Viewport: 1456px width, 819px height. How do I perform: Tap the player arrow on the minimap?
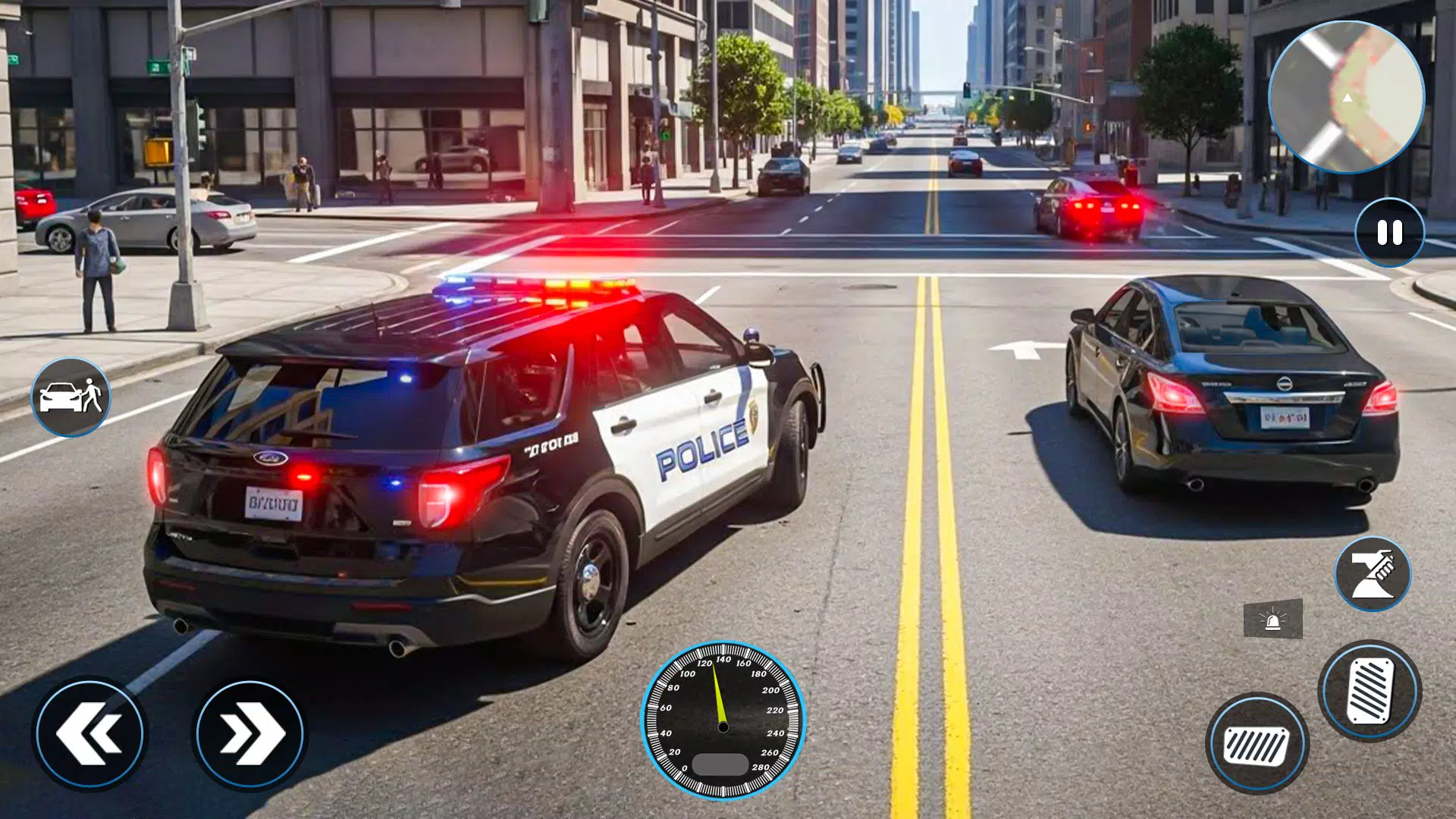1348,99
